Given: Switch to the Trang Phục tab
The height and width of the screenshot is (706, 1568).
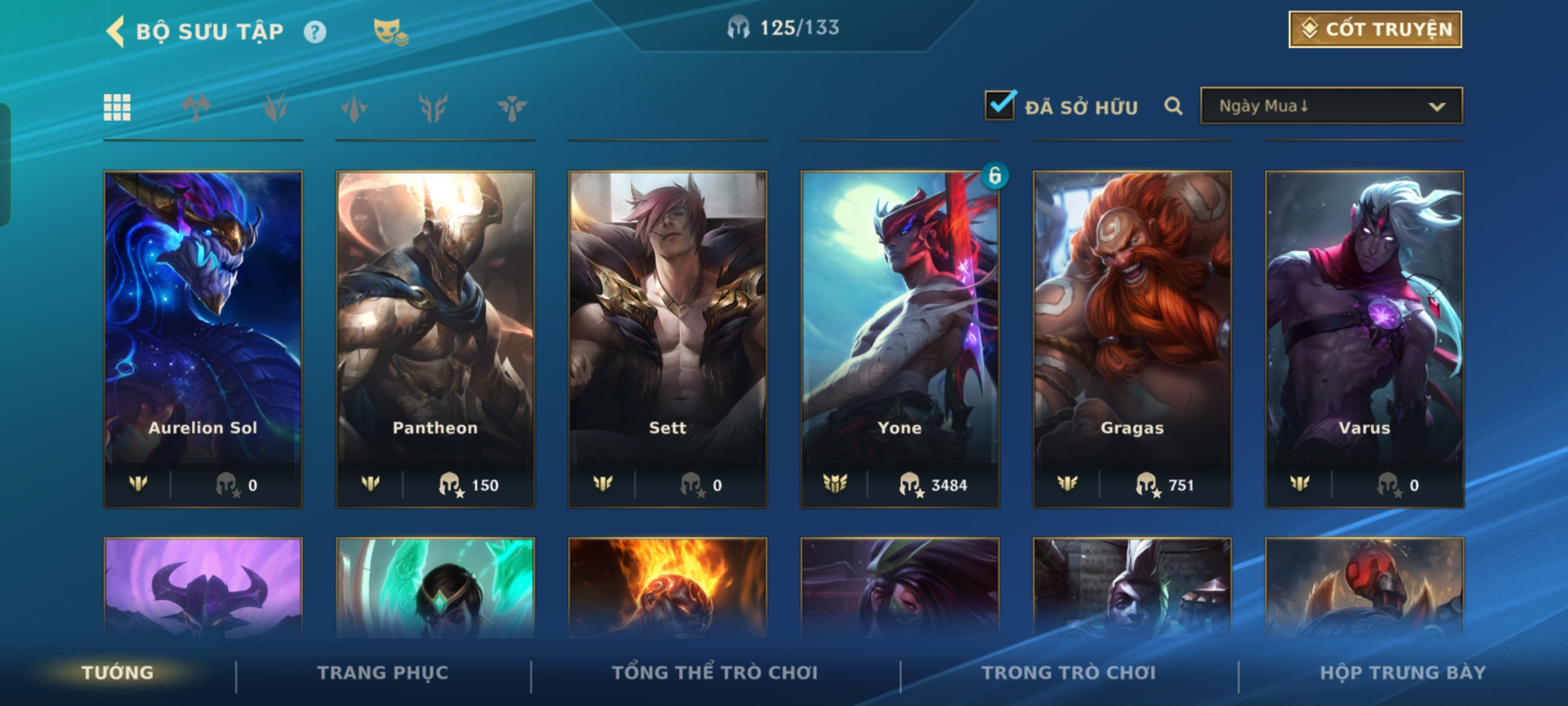Looking at the screenshot, I should tap(383, 673).
